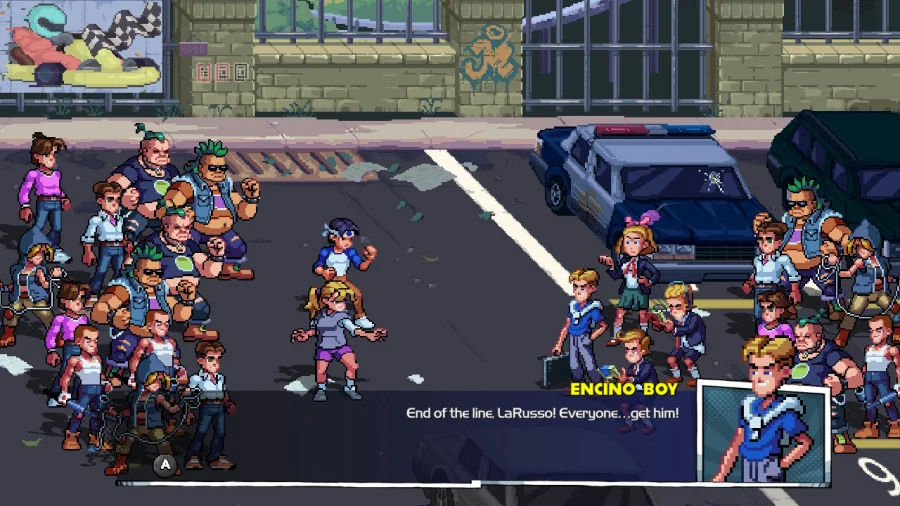
Task: Advance the 'End of the line, LaRusso!' dialogue
Action: coord(165,464)
